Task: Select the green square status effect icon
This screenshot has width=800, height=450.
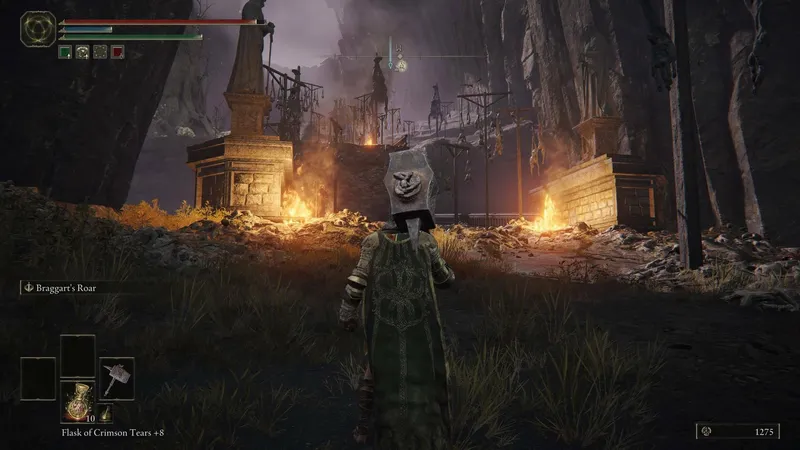Action: click(x=64, y=52)
